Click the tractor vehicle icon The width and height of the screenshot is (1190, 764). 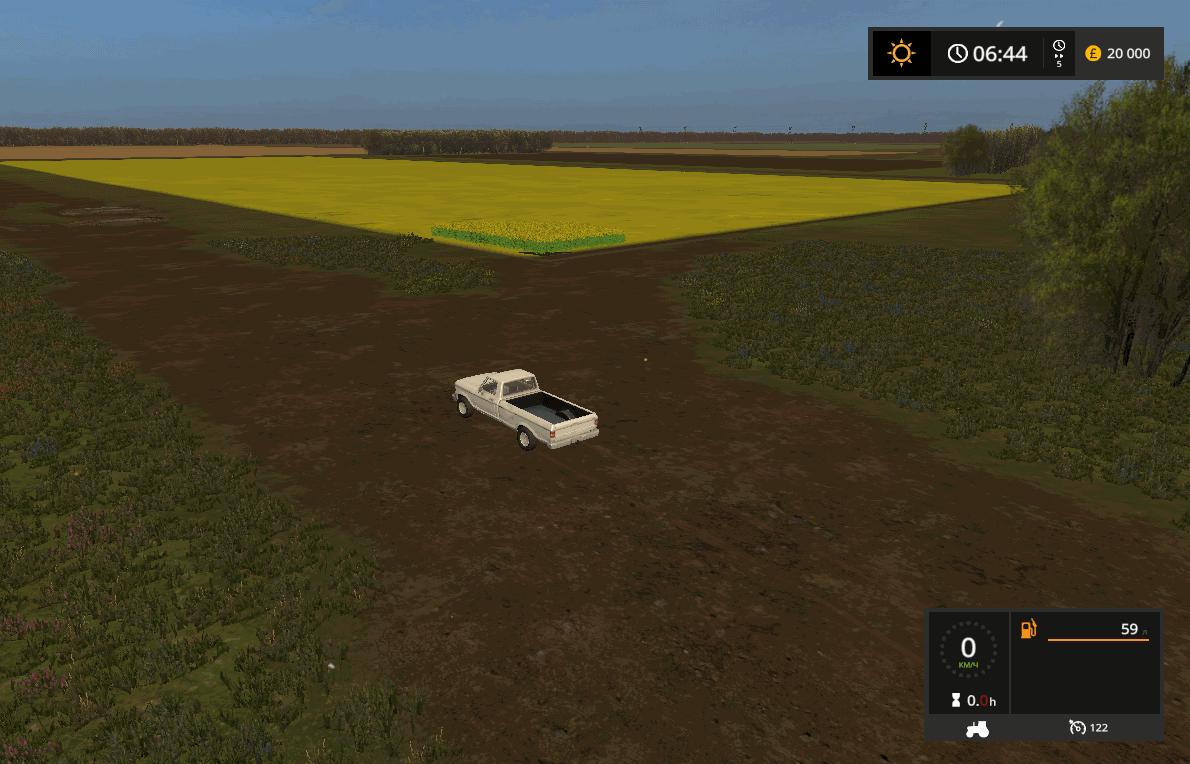tap(977, 729)
